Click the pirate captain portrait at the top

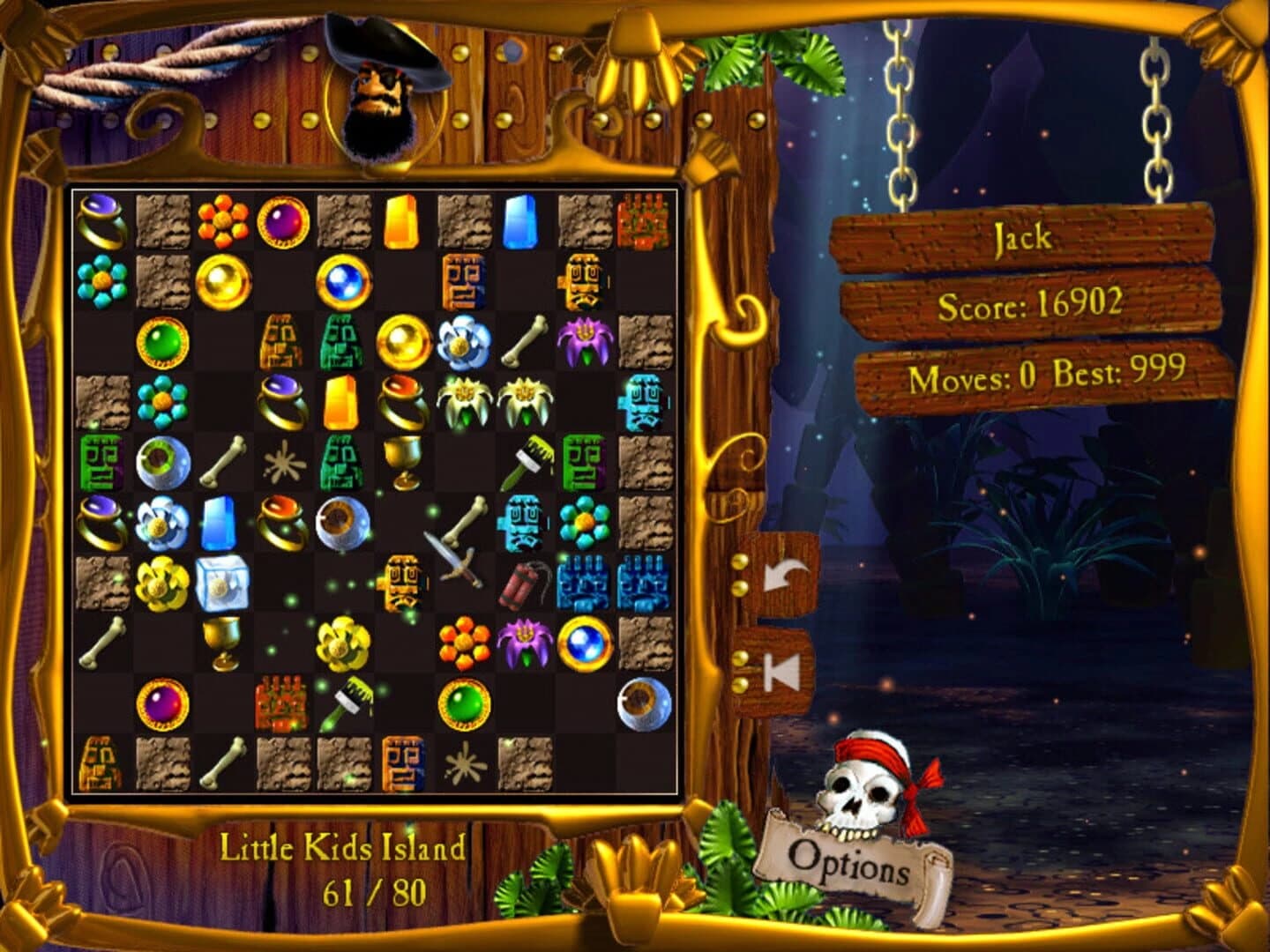coord(379,97)
